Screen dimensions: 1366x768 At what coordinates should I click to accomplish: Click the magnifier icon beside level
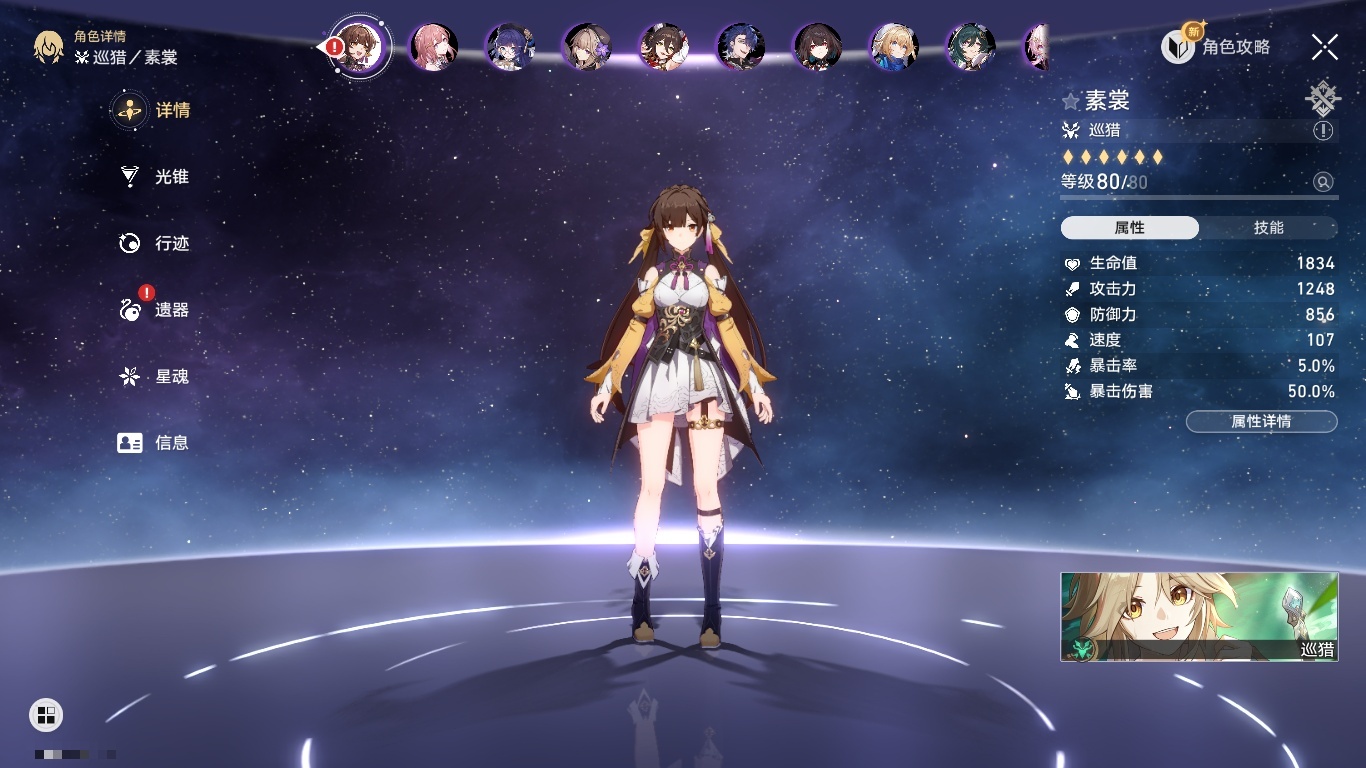(x=1323, y=182)
